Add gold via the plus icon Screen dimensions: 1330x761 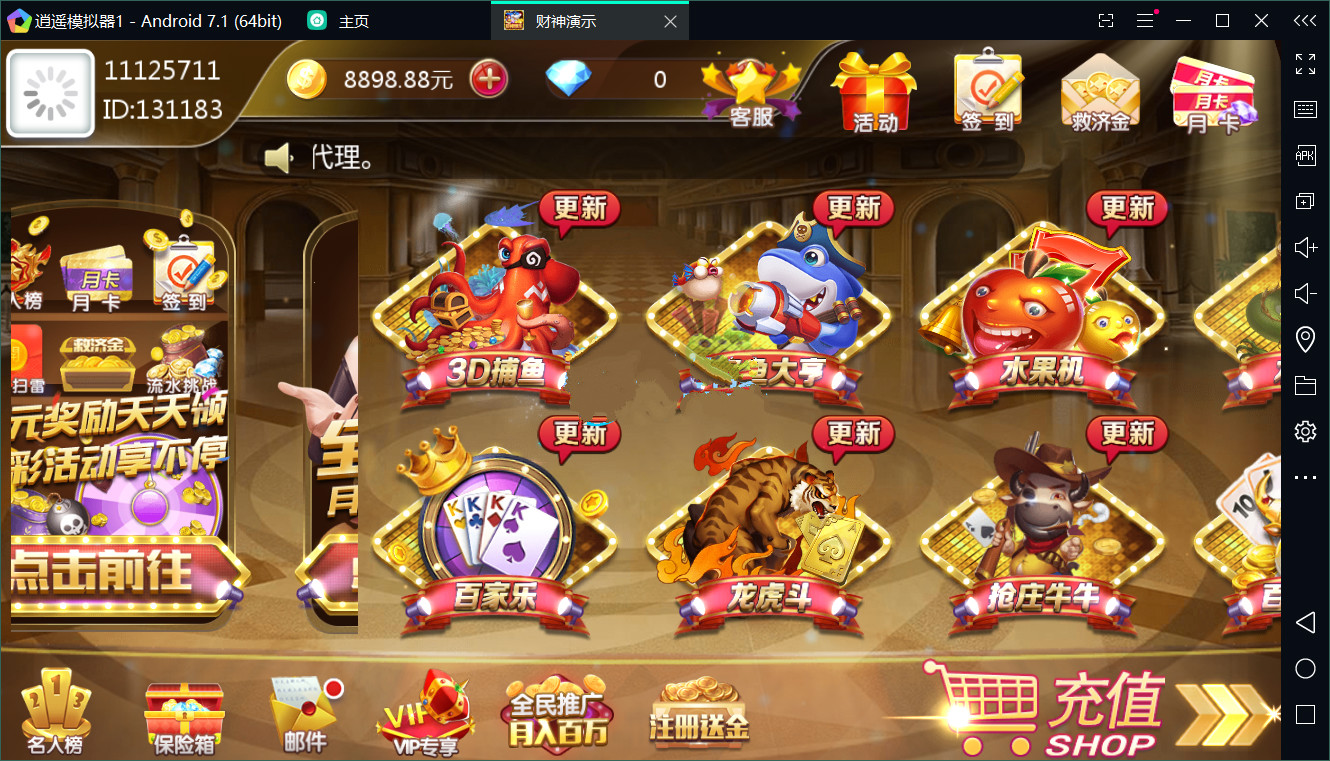[489, 78]
